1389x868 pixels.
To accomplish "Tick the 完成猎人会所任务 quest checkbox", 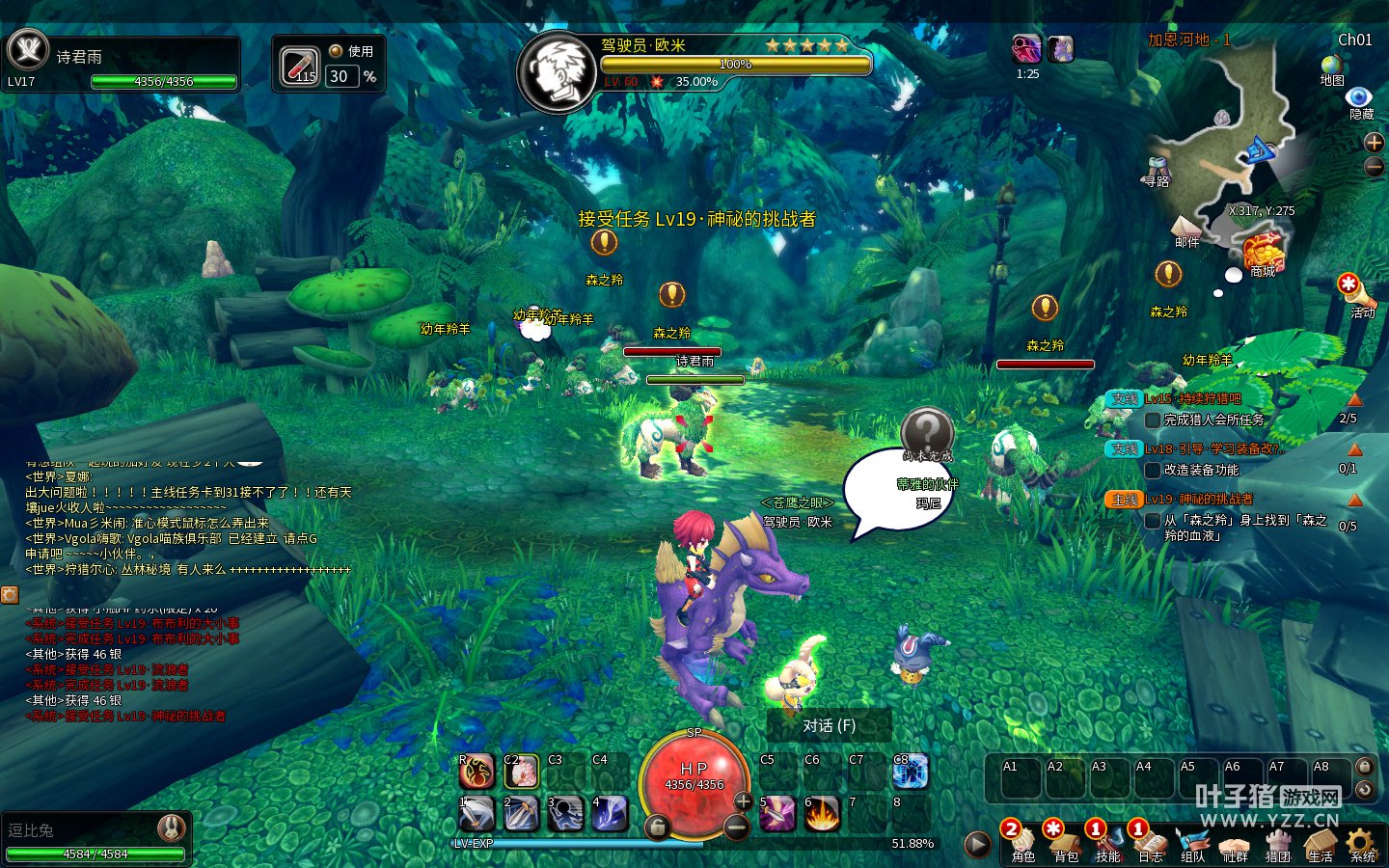I will coord(1152,420).
